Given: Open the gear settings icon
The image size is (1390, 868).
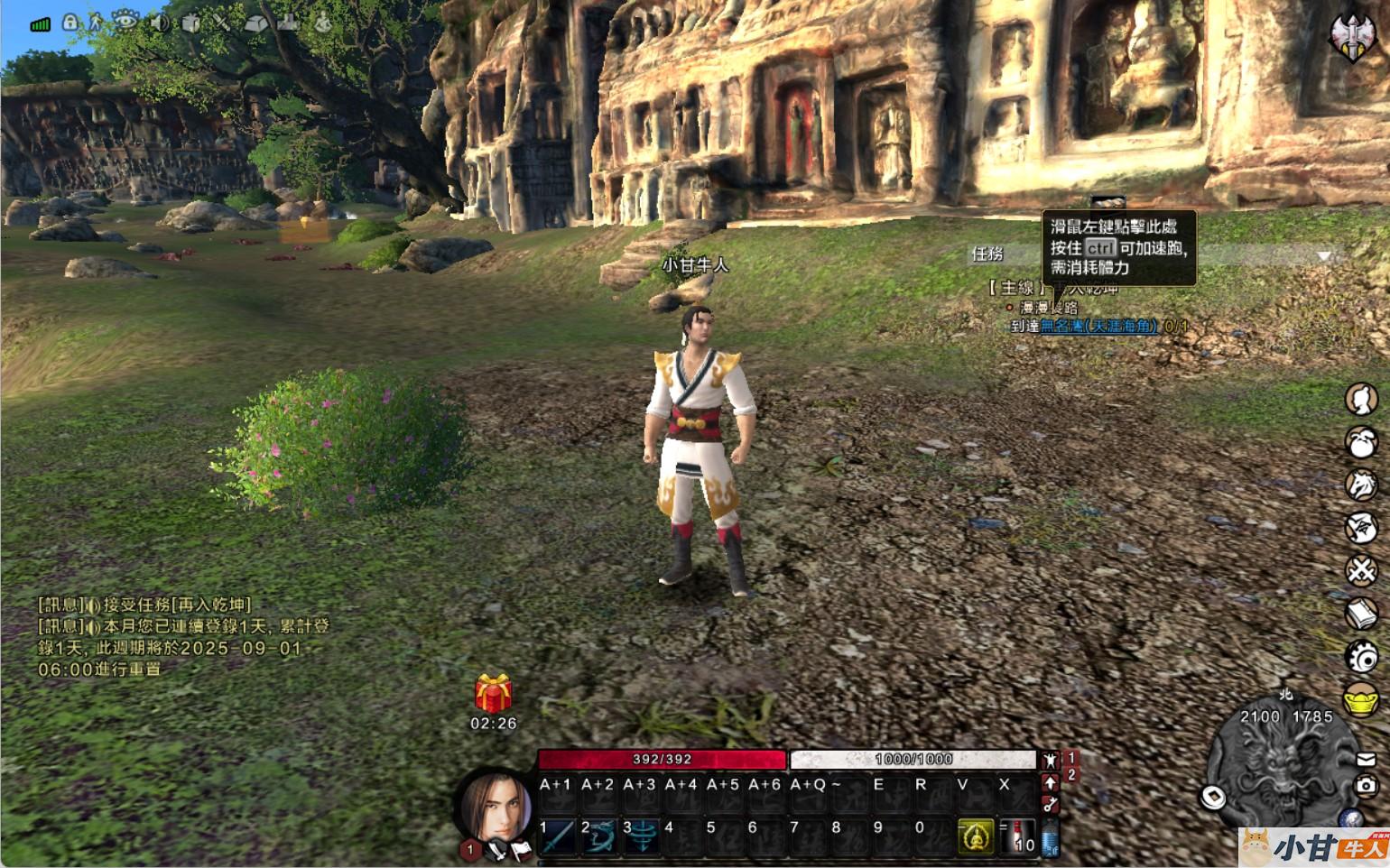Looking at the screenshot, I should pos(1361,657).
